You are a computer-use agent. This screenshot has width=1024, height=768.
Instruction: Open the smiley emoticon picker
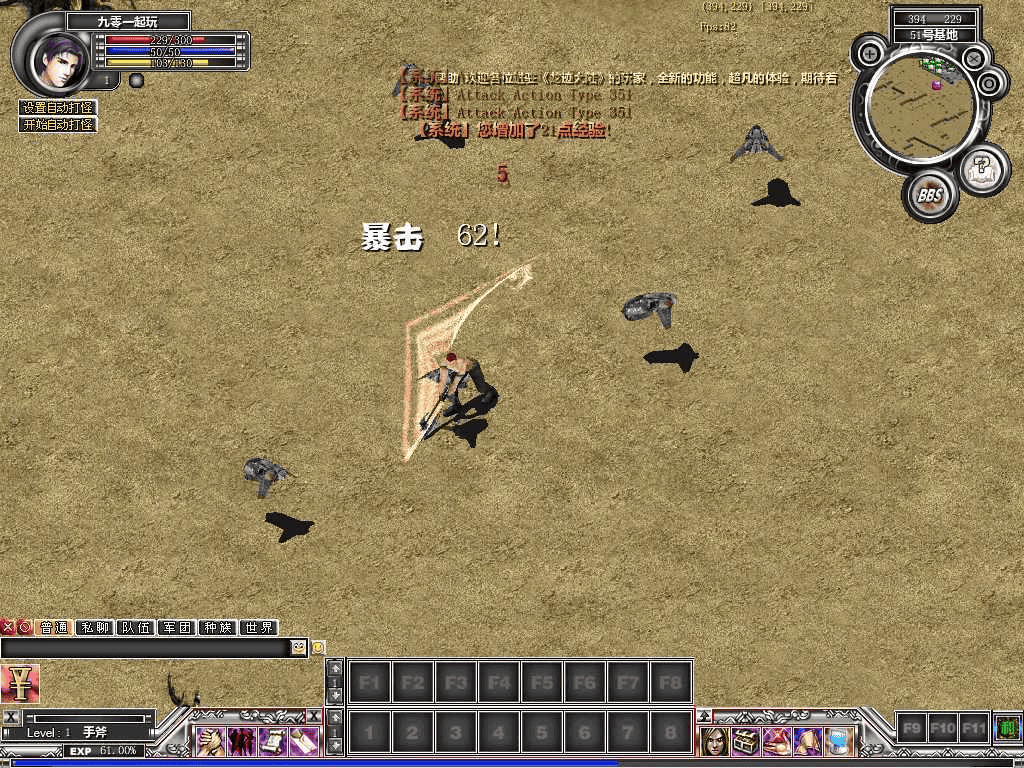(x=299, y=648)
